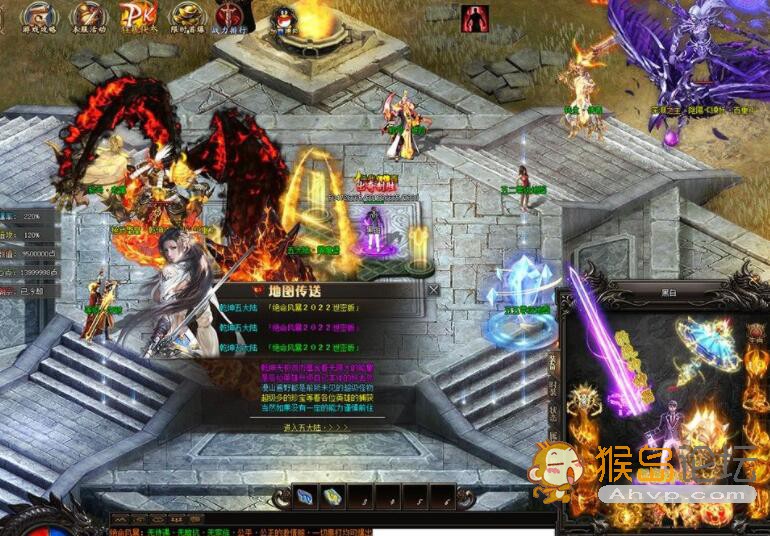
Task: Click the red silhouette status icon
Action: pyautogui.click(x=474, y=18)
